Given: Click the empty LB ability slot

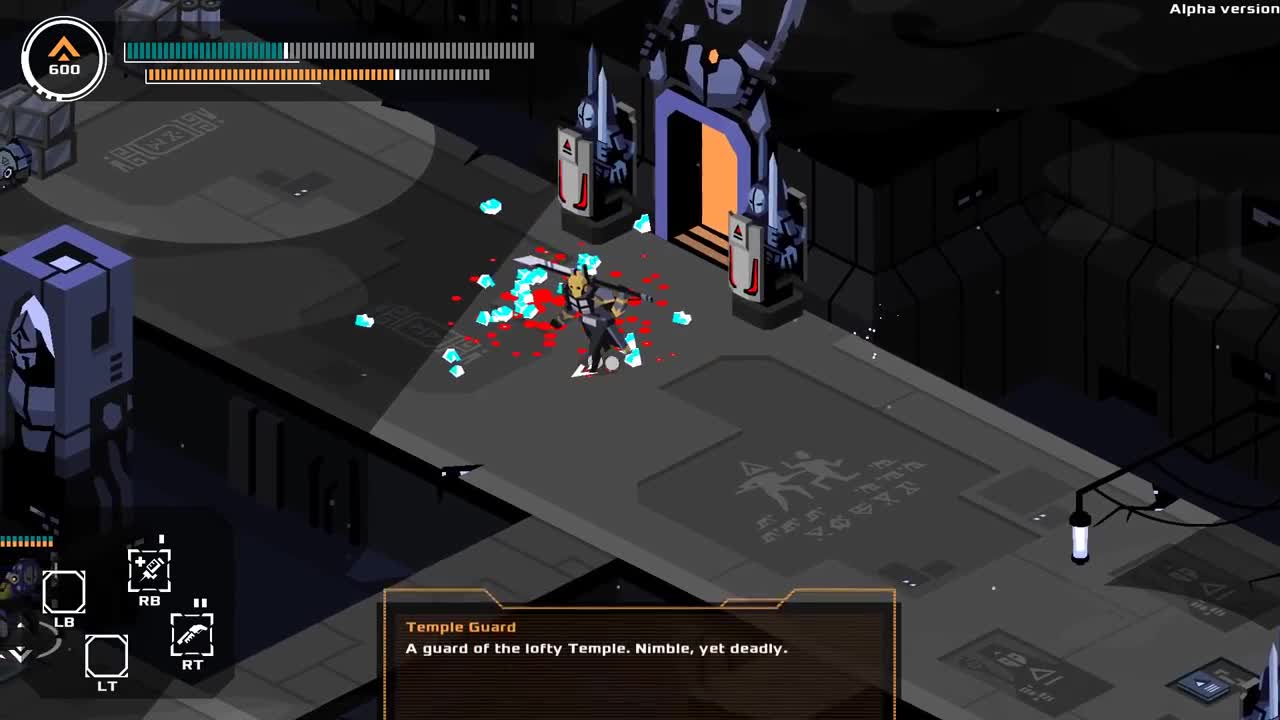Looking at the screenshot, I should point(66,594).
